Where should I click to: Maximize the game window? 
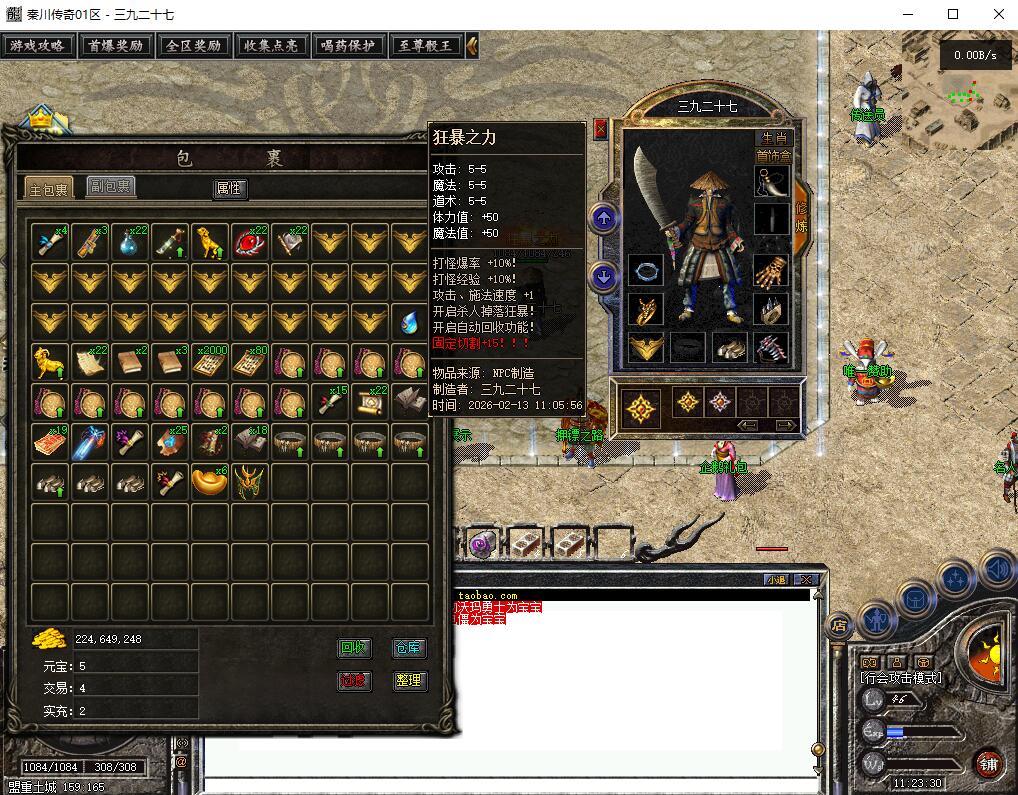pos(953,14)
